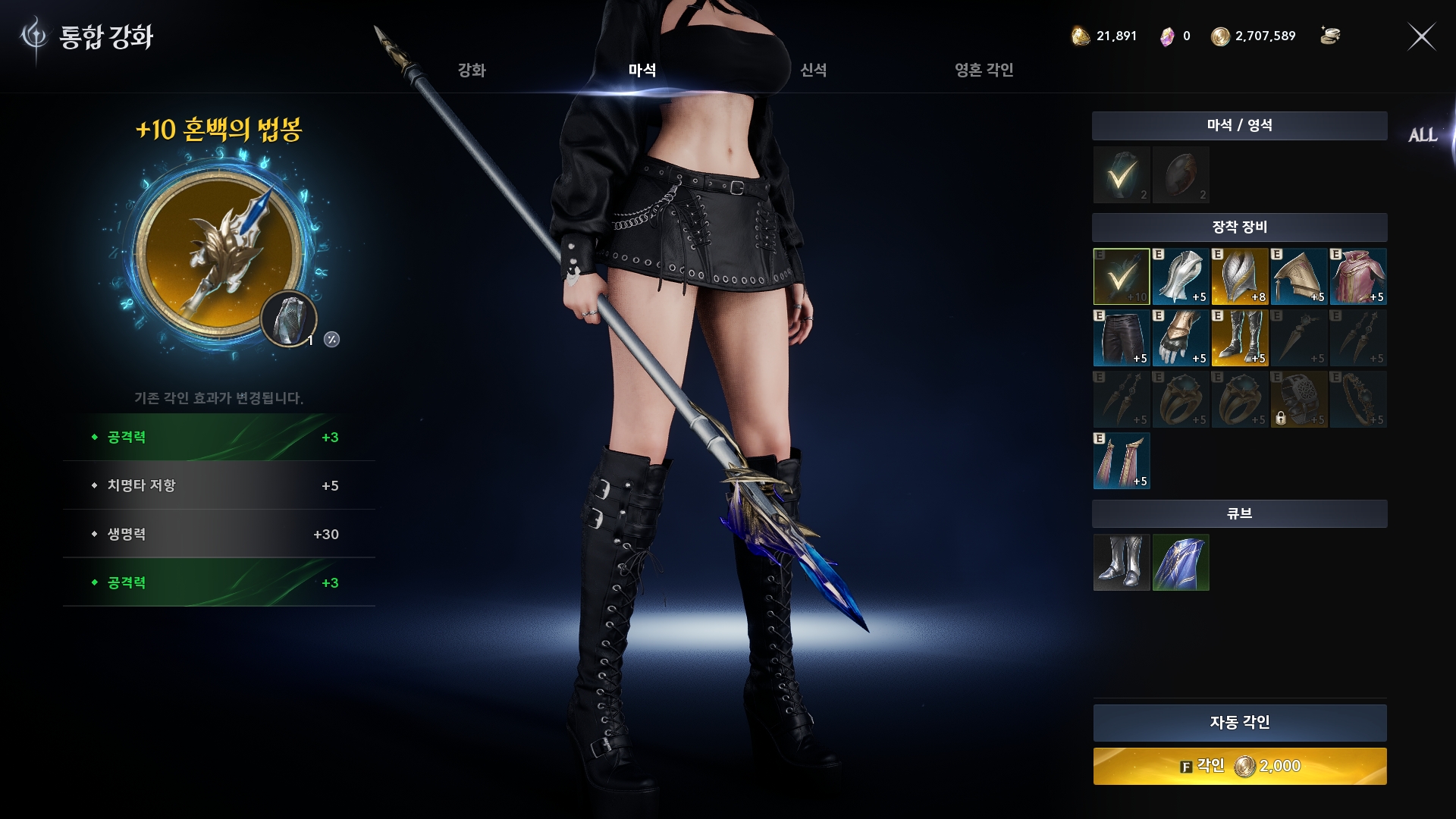Click the magic stone socket on weapon emblem
Image resolution: width=1456 pixels, height=819 pixels.
(288, 318)
